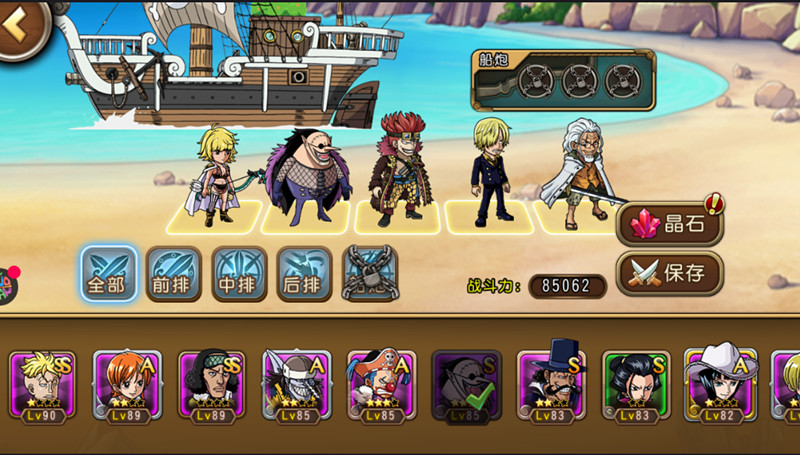
Task: Tap the locked chain filter icon
Action: tap(370, 274)
